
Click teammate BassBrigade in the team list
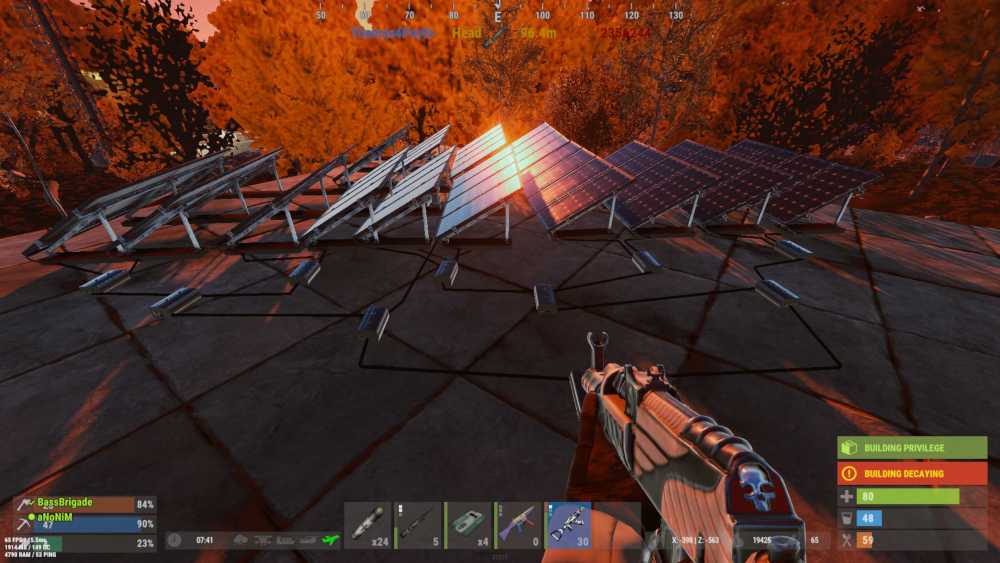pyautogui.click(x=65, y=503)
